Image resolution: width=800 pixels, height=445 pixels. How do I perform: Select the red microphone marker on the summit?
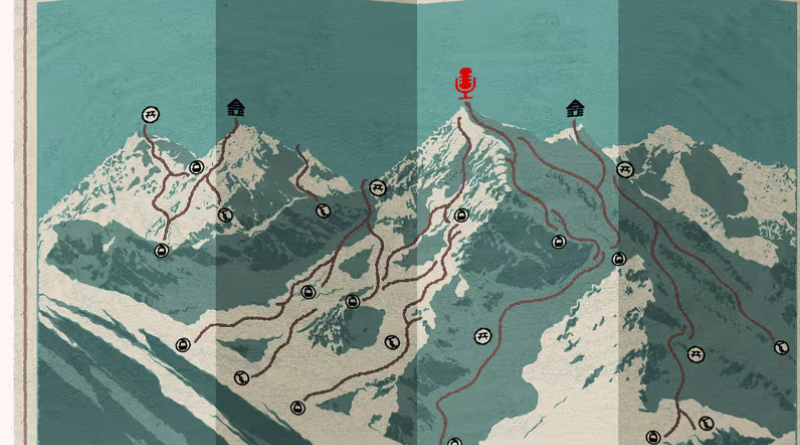(465, 83)
